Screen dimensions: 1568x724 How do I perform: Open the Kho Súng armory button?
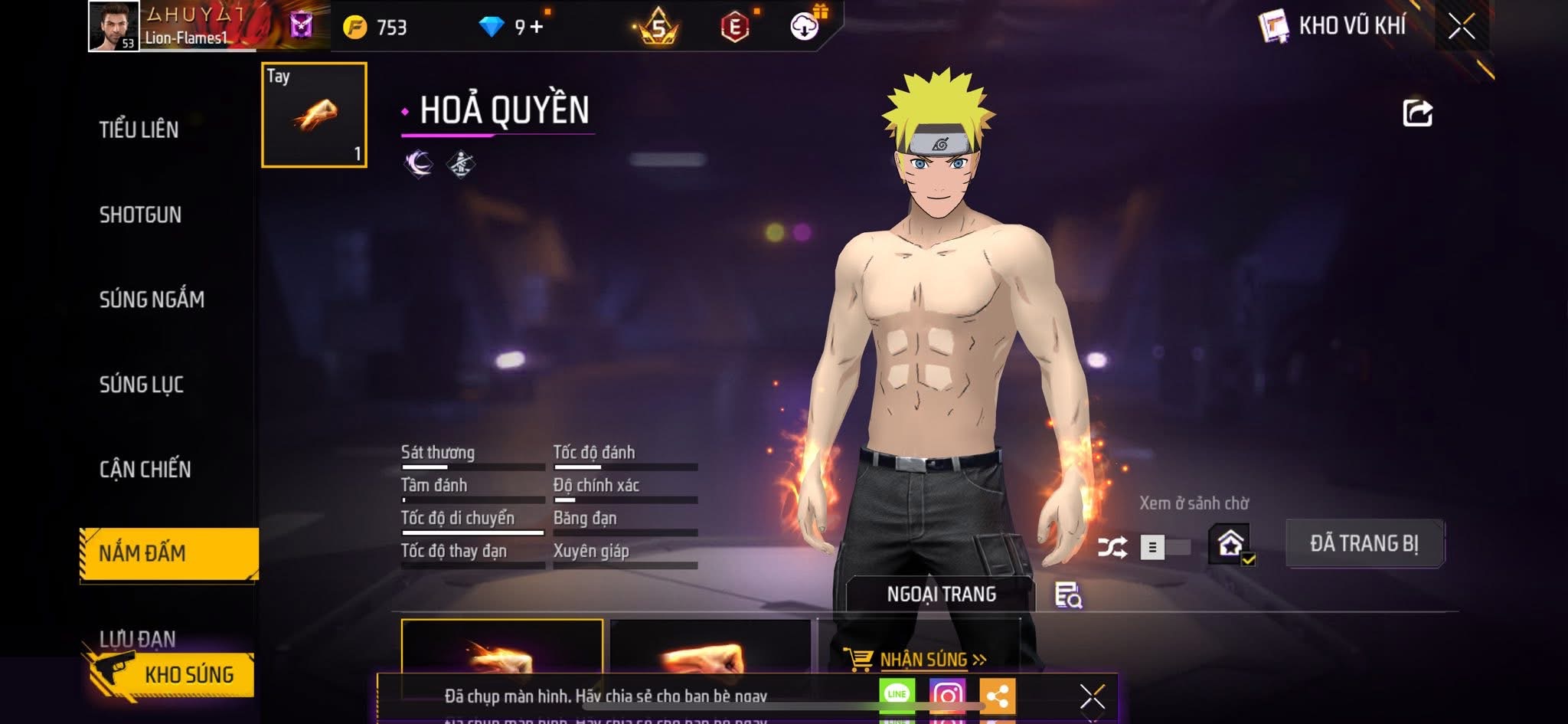pos(188,675)
